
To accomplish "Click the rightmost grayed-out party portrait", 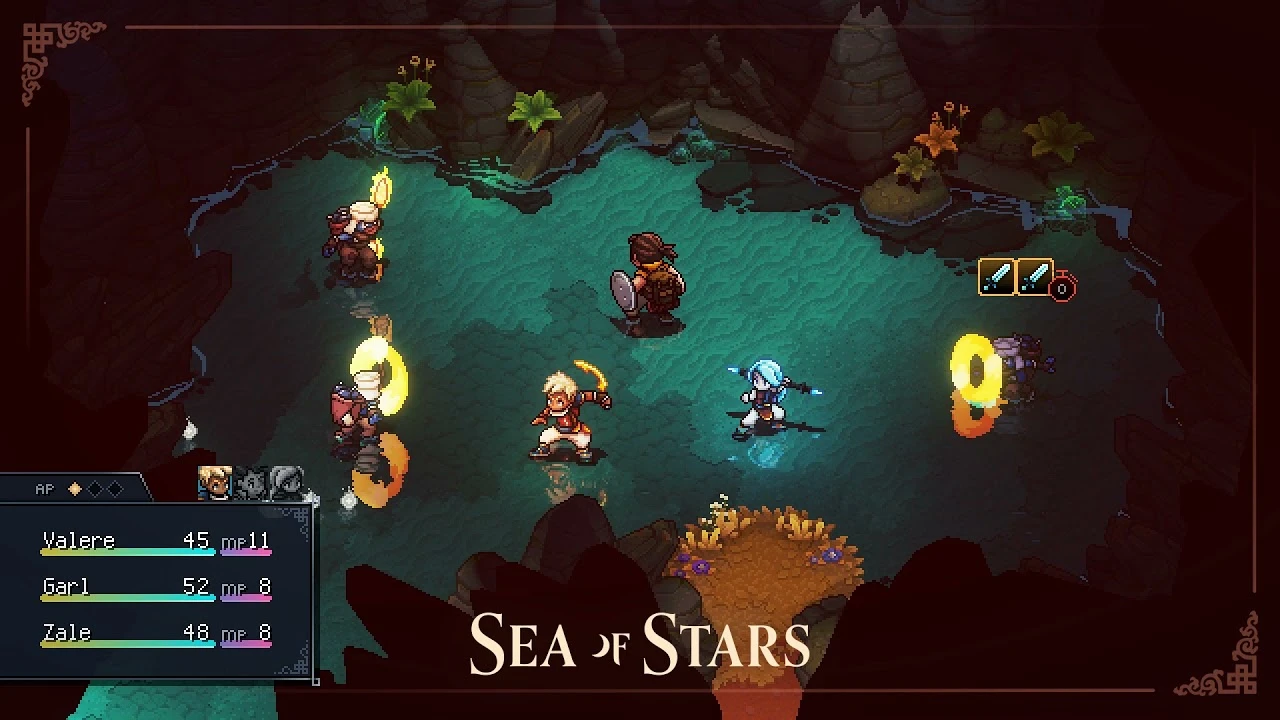I will pyautogui.click(x=287, y=482).
